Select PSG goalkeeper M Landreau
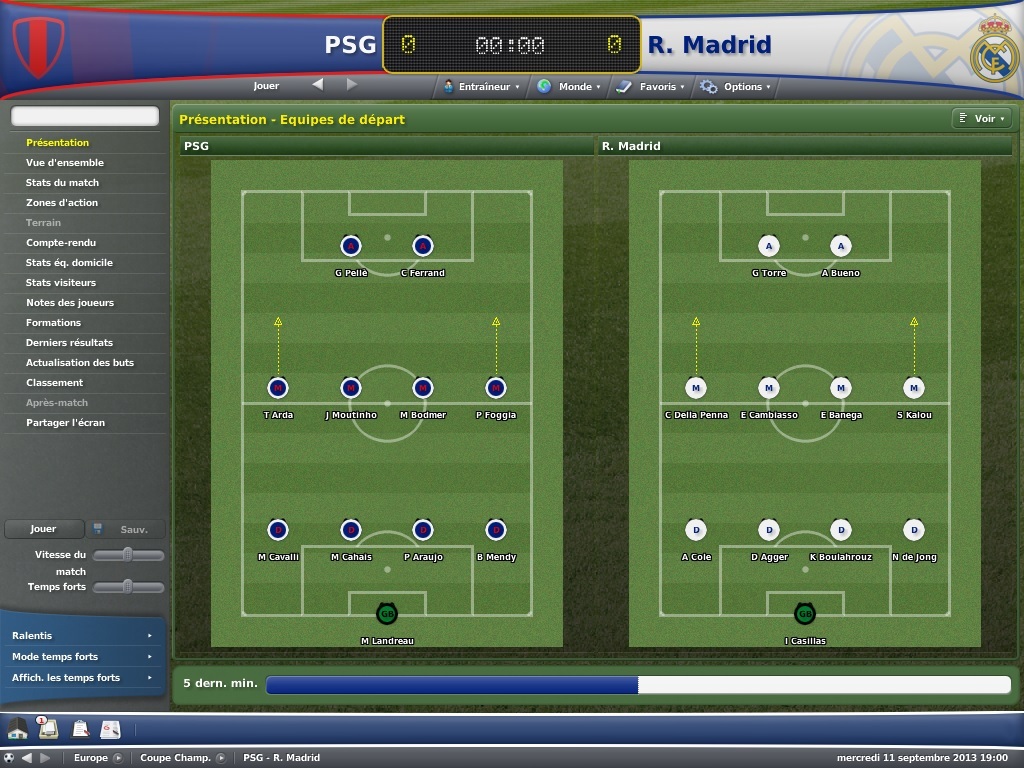 pos(387,614)
